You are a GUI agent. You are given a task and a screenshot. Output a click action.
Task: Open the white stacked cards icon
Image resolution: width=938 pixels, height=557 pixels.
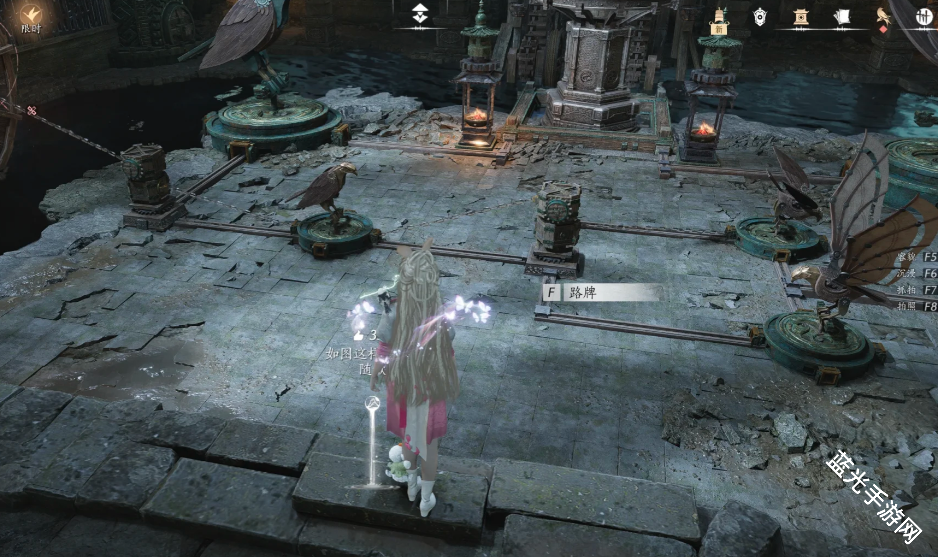[x=842, y=16]
